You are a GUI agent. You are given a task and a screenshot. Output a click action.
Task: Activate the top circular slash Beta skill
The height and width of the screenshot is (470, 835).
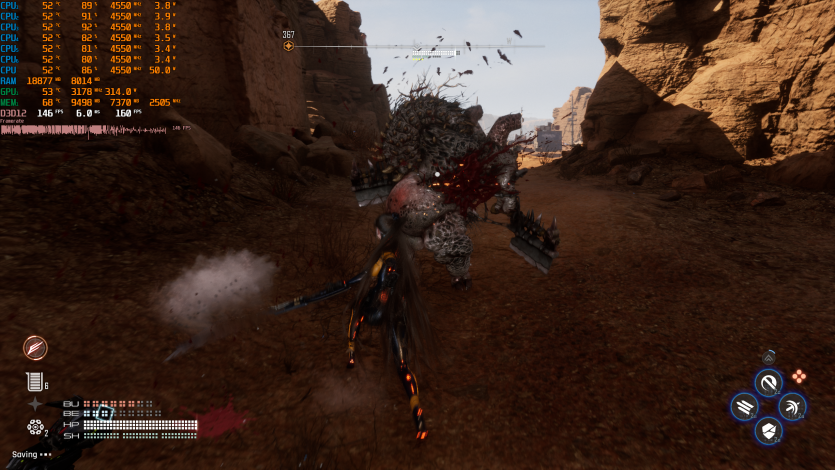click(768, 382)
